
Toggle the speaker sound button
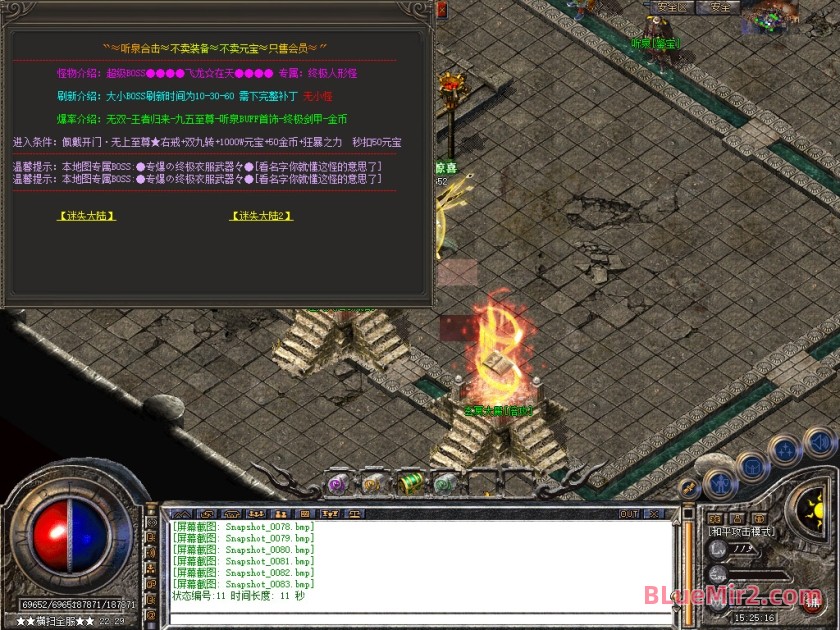[x=819, y=441]
